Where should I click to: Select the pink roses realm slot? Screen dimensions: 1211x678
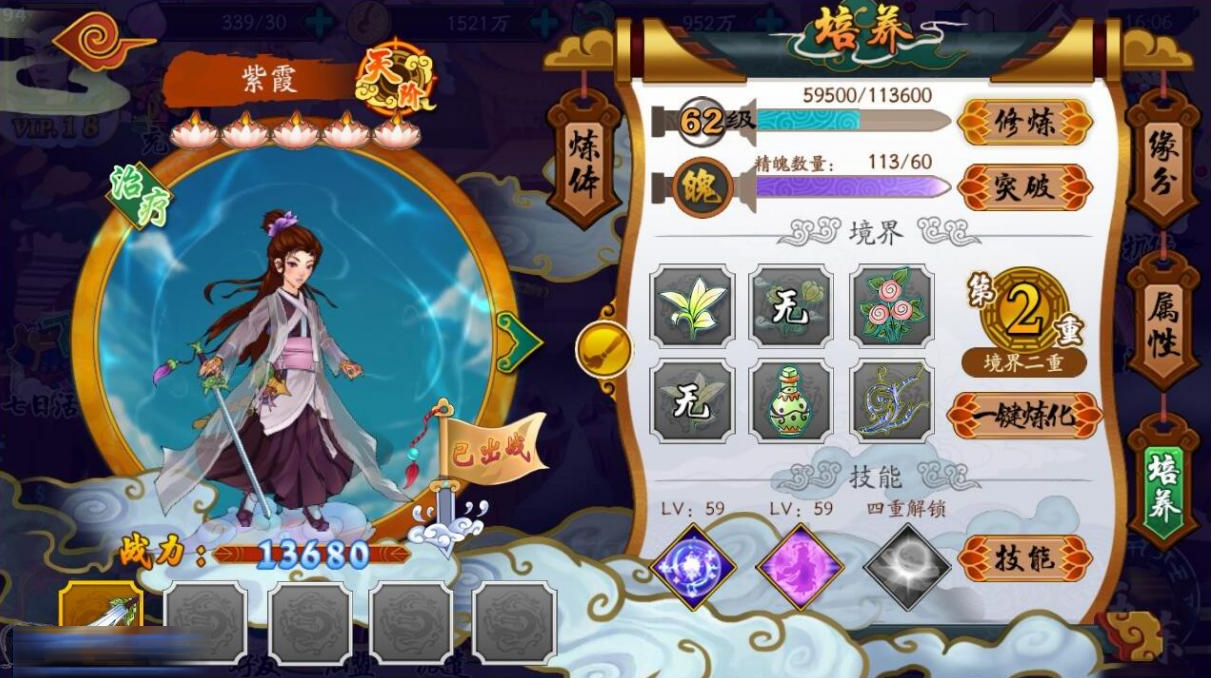coord(892,306)
